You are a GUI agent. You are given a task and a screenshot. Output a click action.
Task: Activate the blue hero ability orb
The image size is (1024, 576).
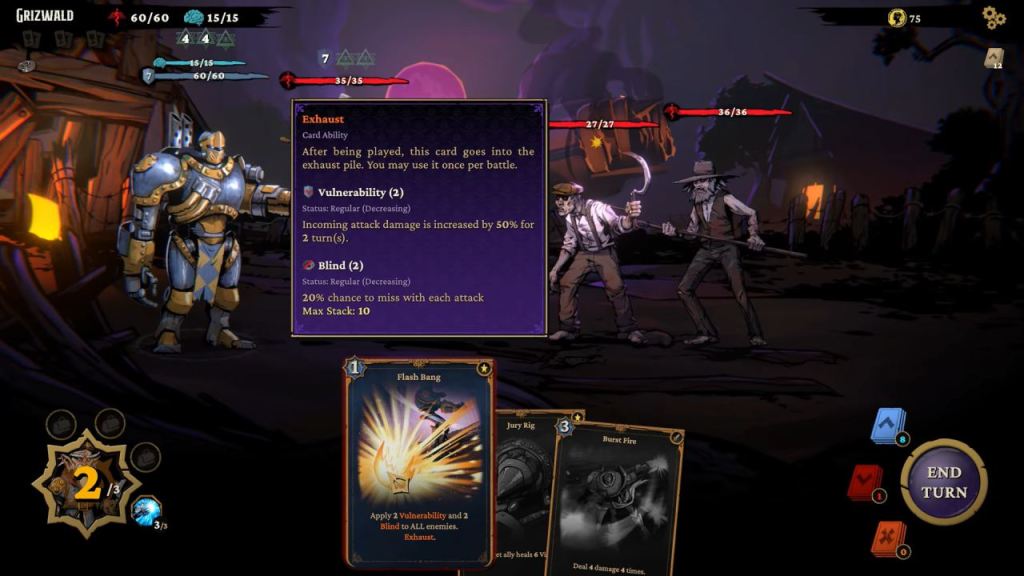pos(146,511)
